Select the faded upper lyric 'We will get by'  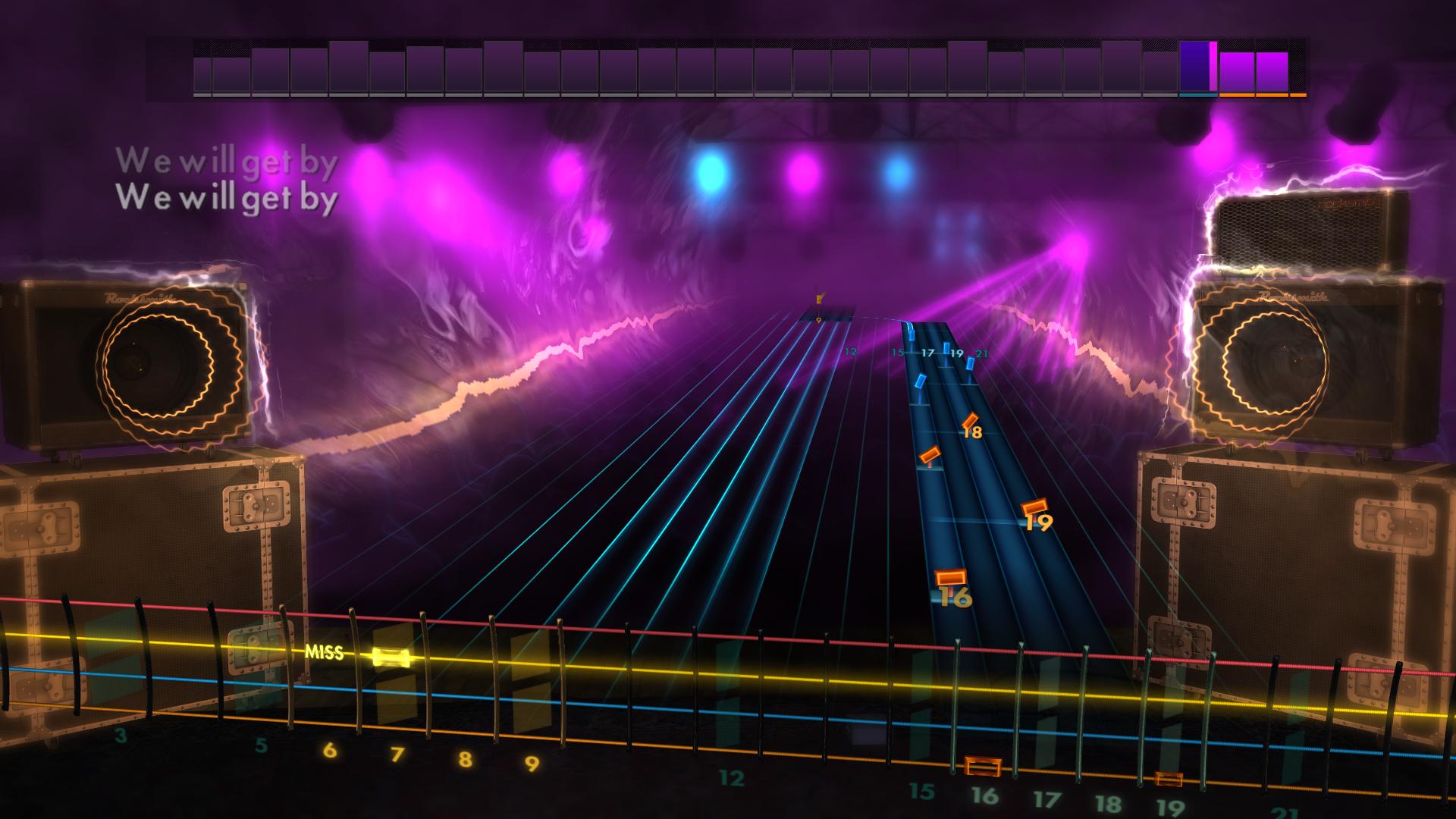click(x=227, y=162)
